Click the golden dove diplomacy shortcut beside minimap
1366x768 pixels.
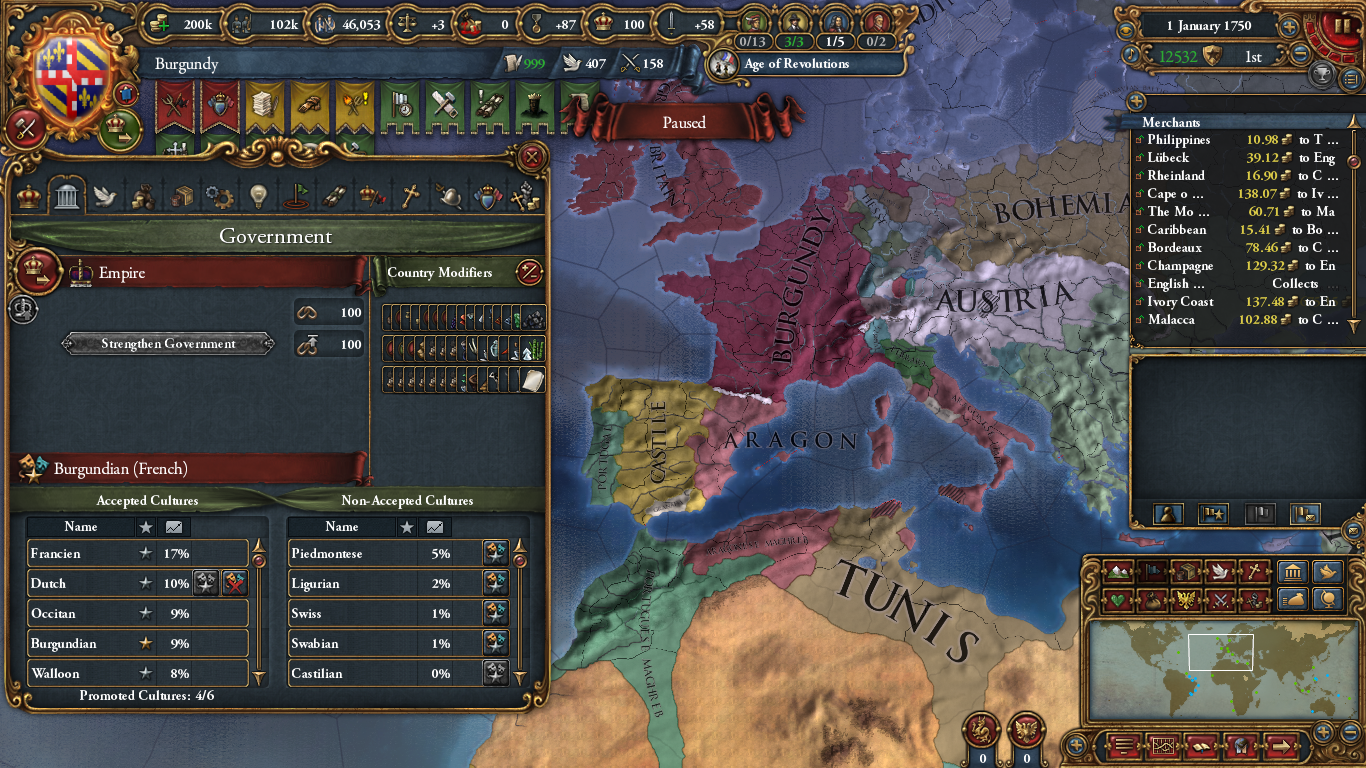pyautogui.click(x=1327, y=573)
